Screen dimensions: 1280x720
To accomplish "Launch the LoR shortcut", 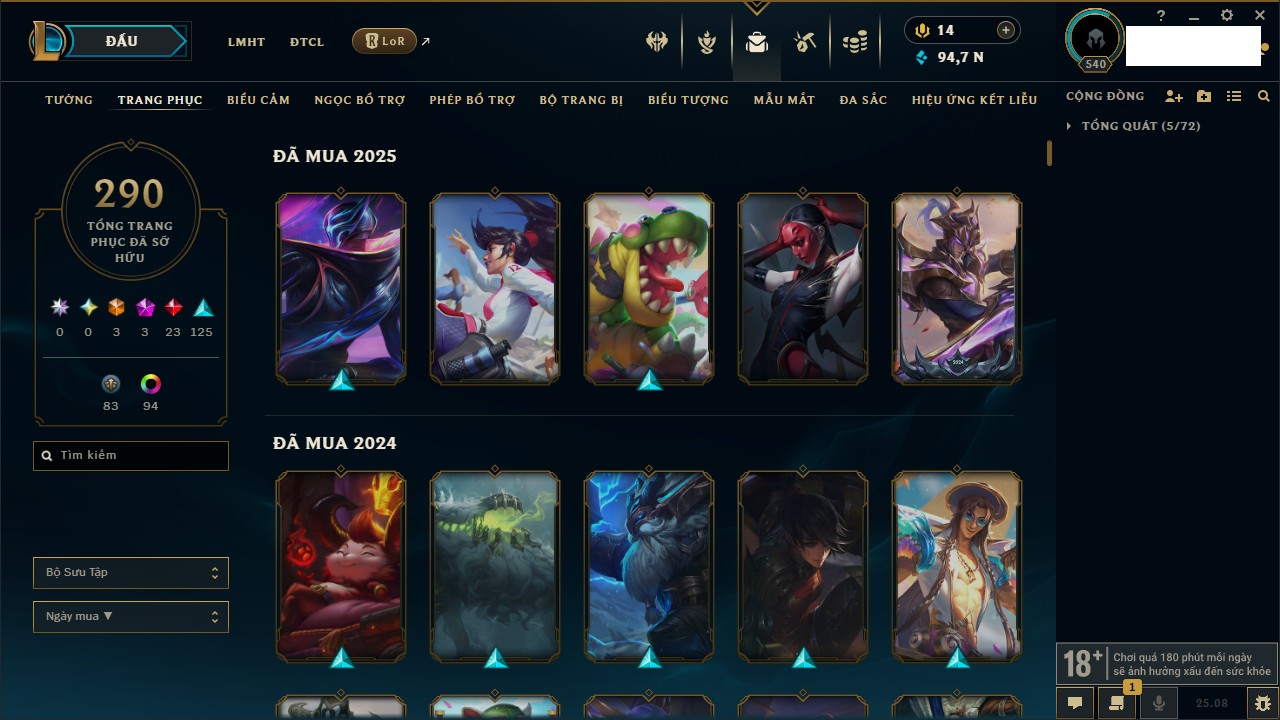I will click(x=384, y=41).
